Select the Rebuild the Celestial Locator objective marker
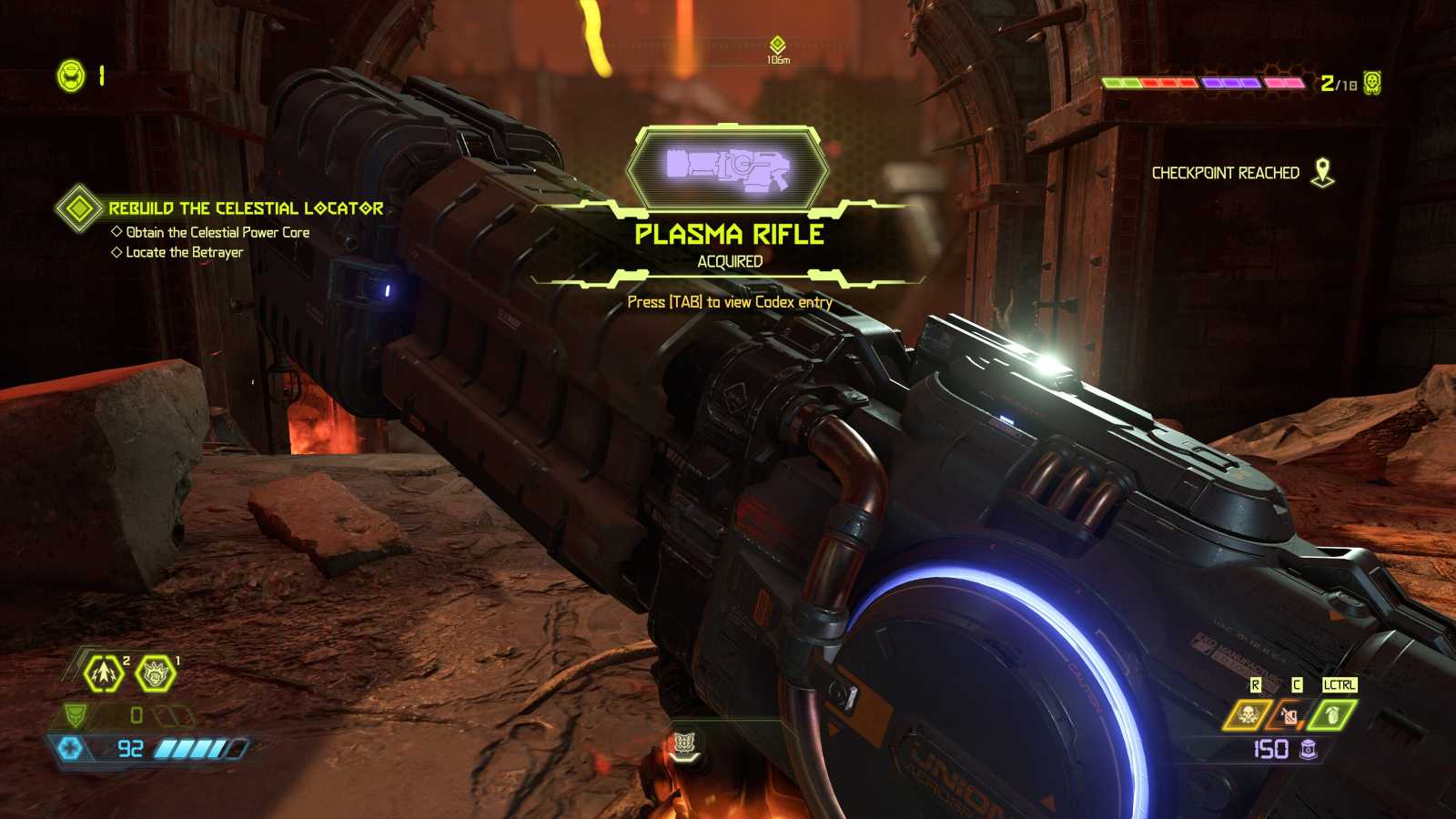The image size is (1456, 819). [x=79, y=208]
